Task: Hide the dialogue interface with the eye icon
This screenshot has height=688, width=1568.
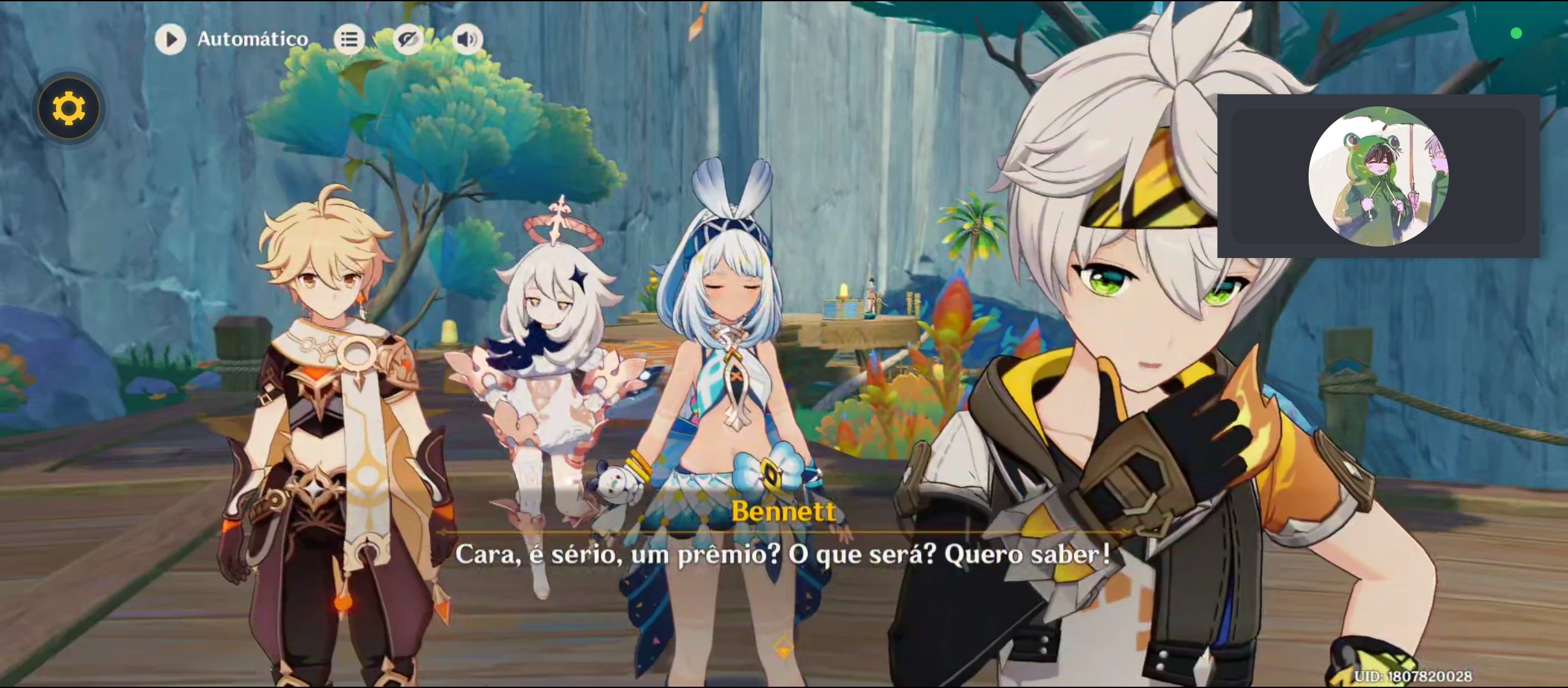Action: [x=408, y=39]
